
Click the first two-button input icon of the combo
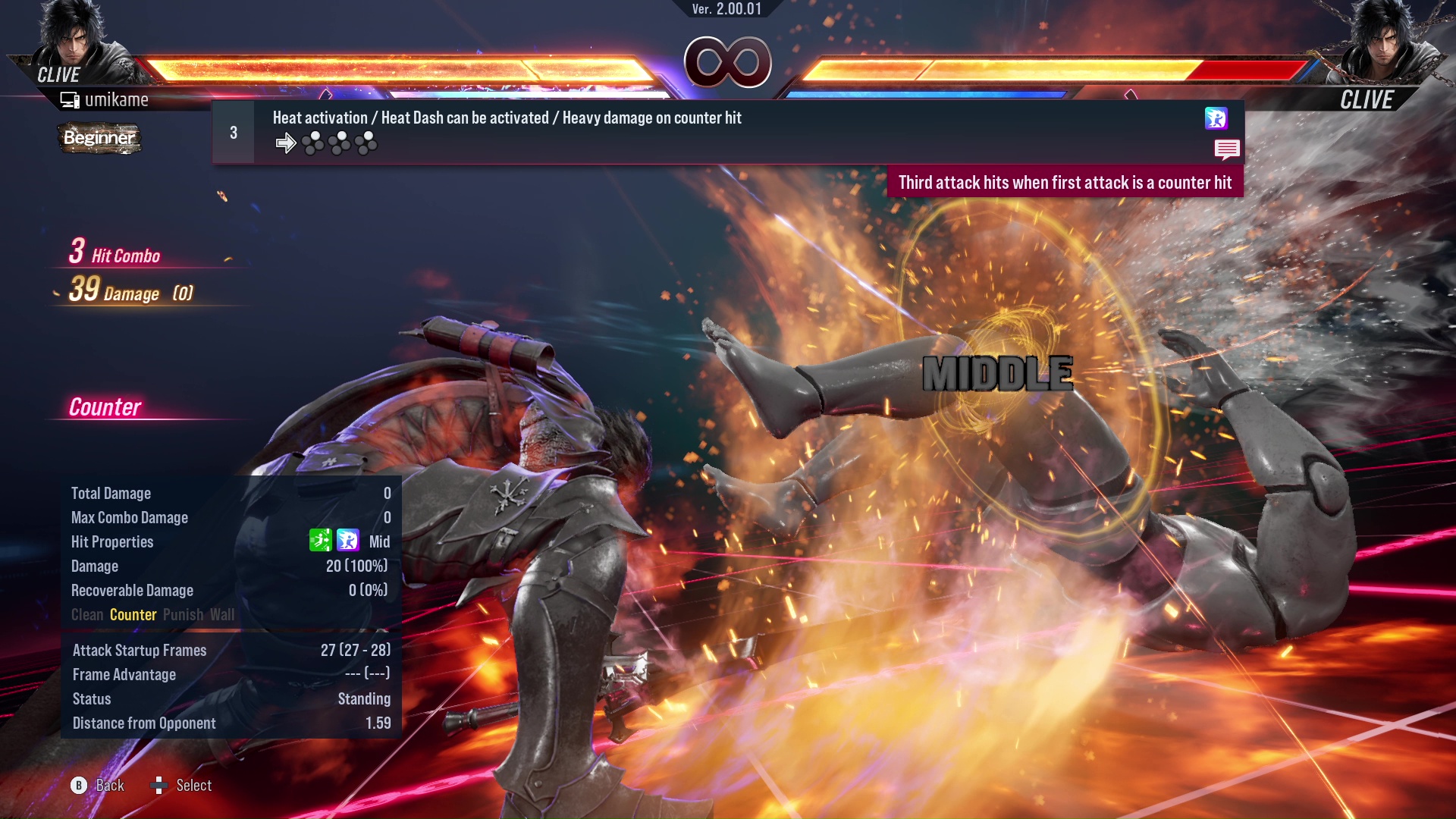(x=312, y=141)
